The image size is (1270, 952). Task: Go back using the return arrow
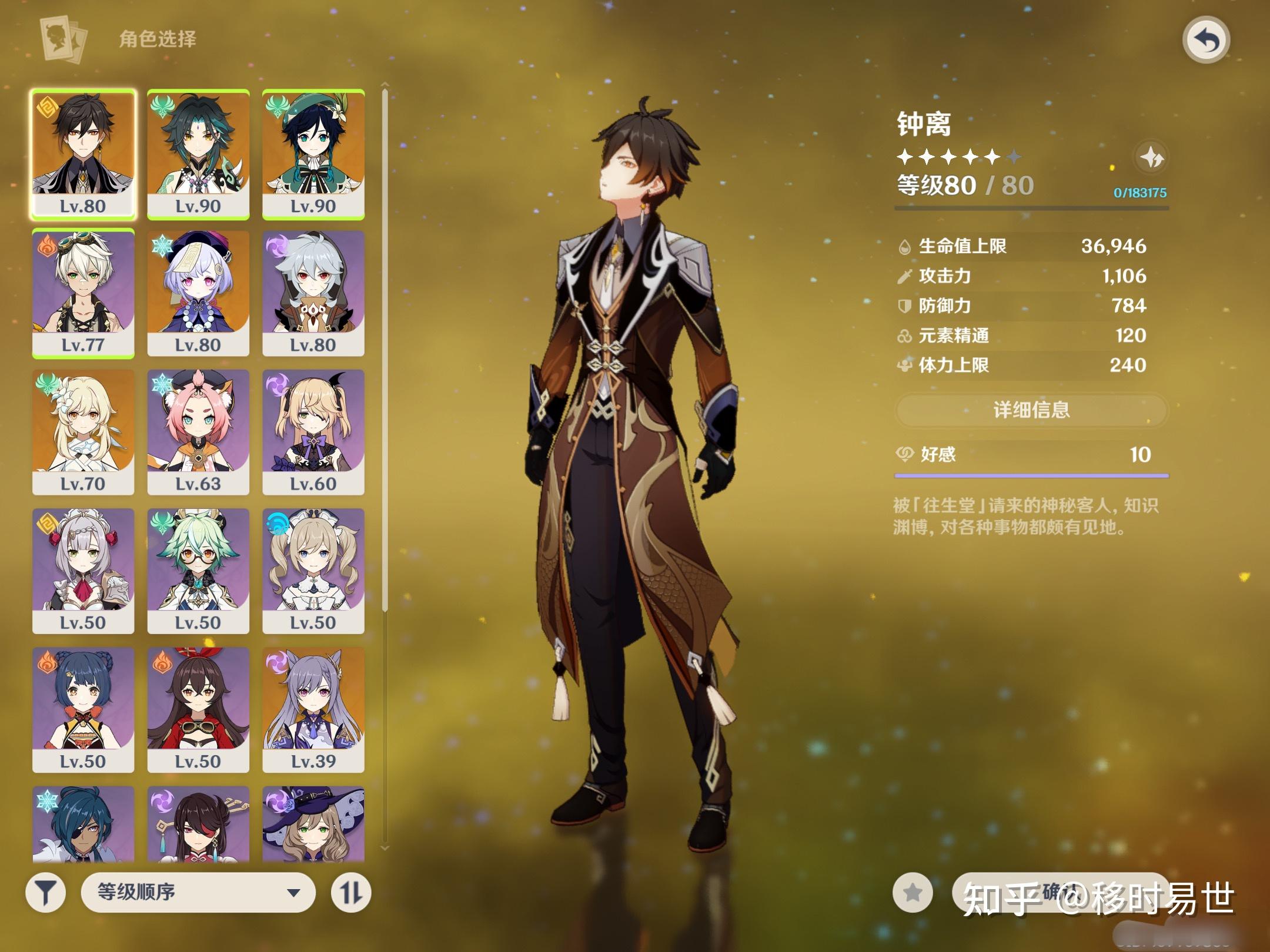coord(1206,40)
